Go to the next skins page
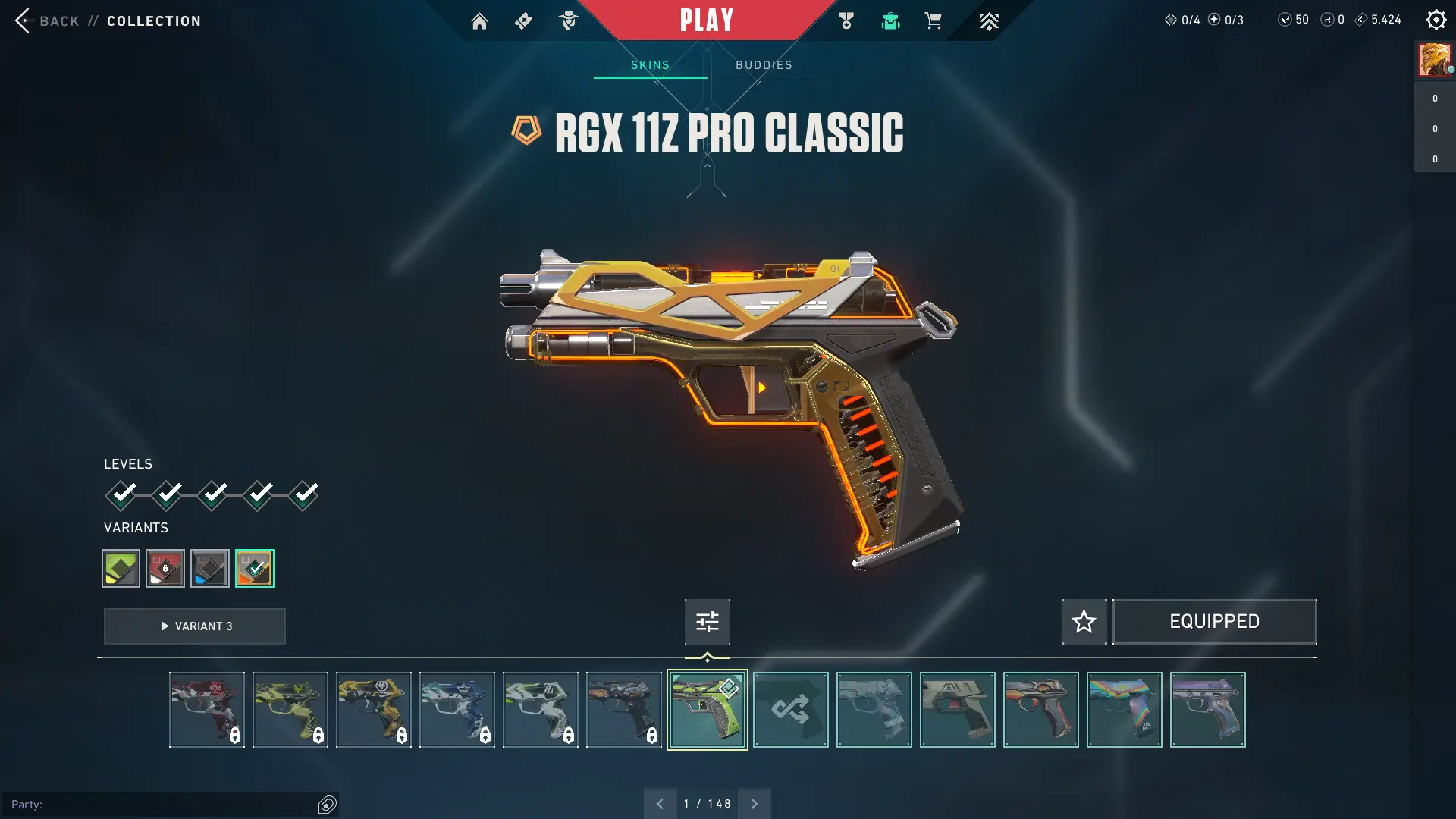 755,804
